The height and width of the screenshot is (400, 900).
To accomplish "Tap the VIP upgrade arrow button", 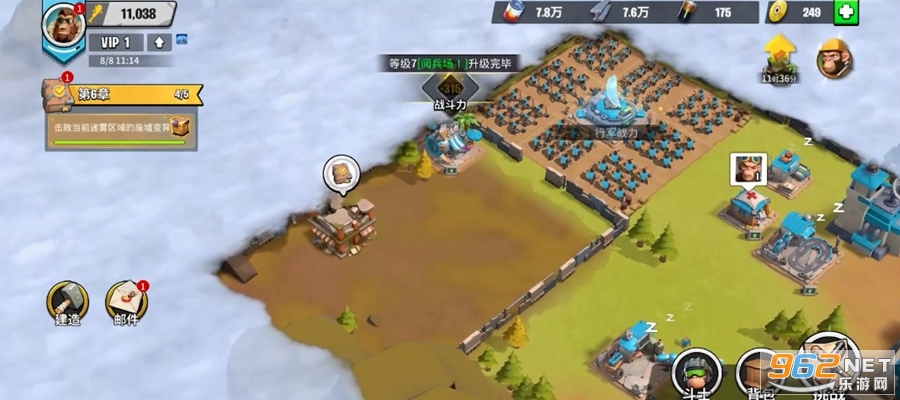I will tap(159, 42).
